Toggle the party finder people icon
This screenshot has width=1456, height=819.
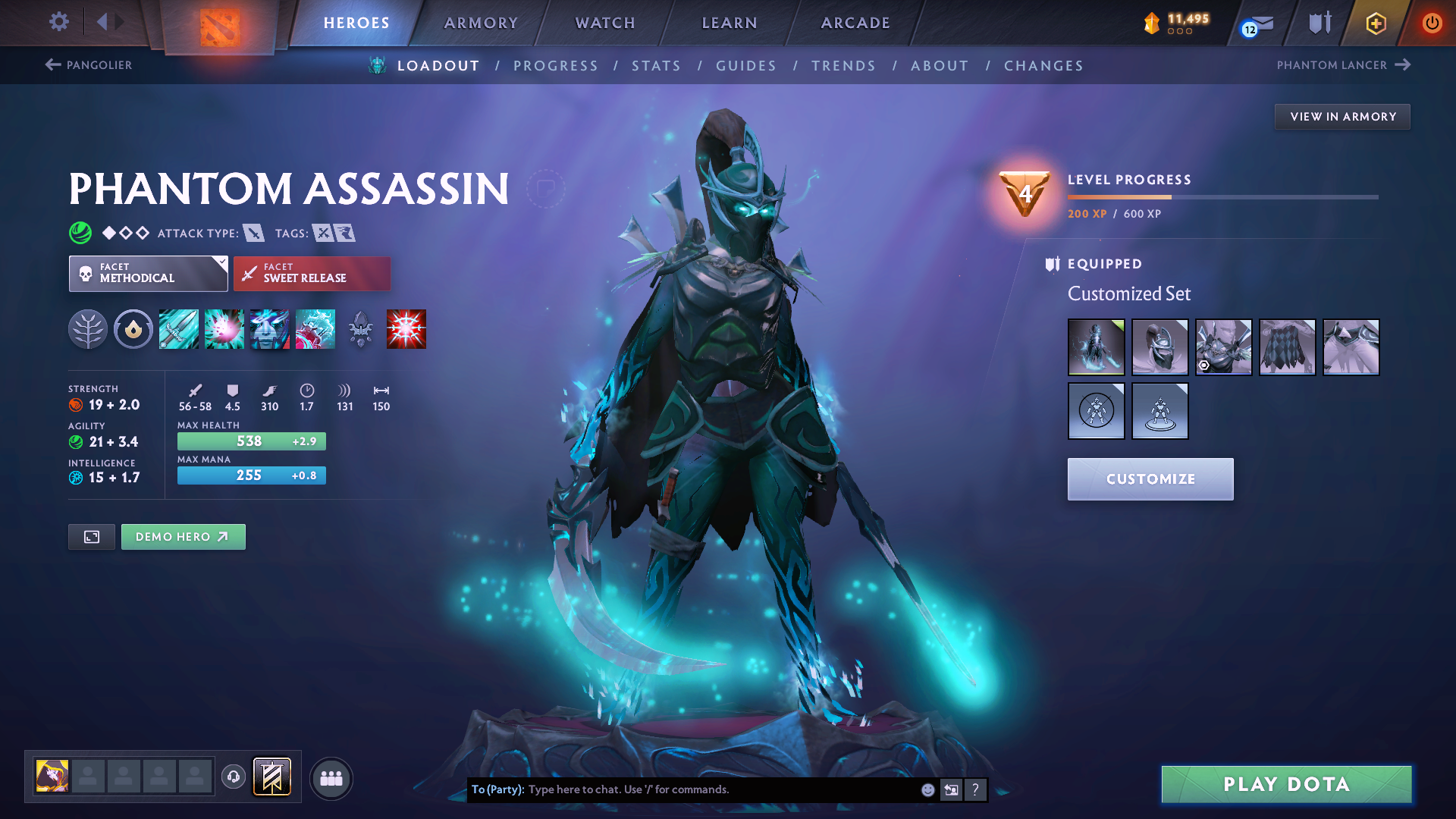tap(331, 777)
